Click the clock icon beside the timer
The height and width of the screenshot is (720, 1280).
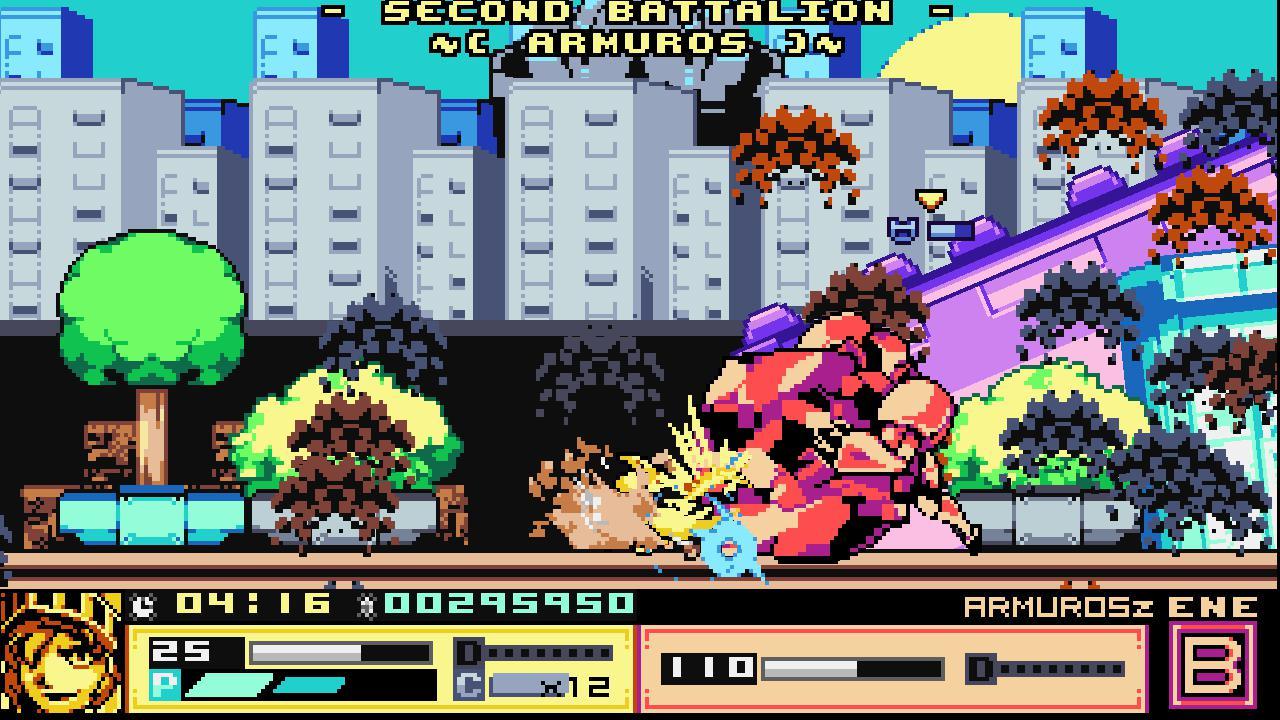tap(141, 602)
